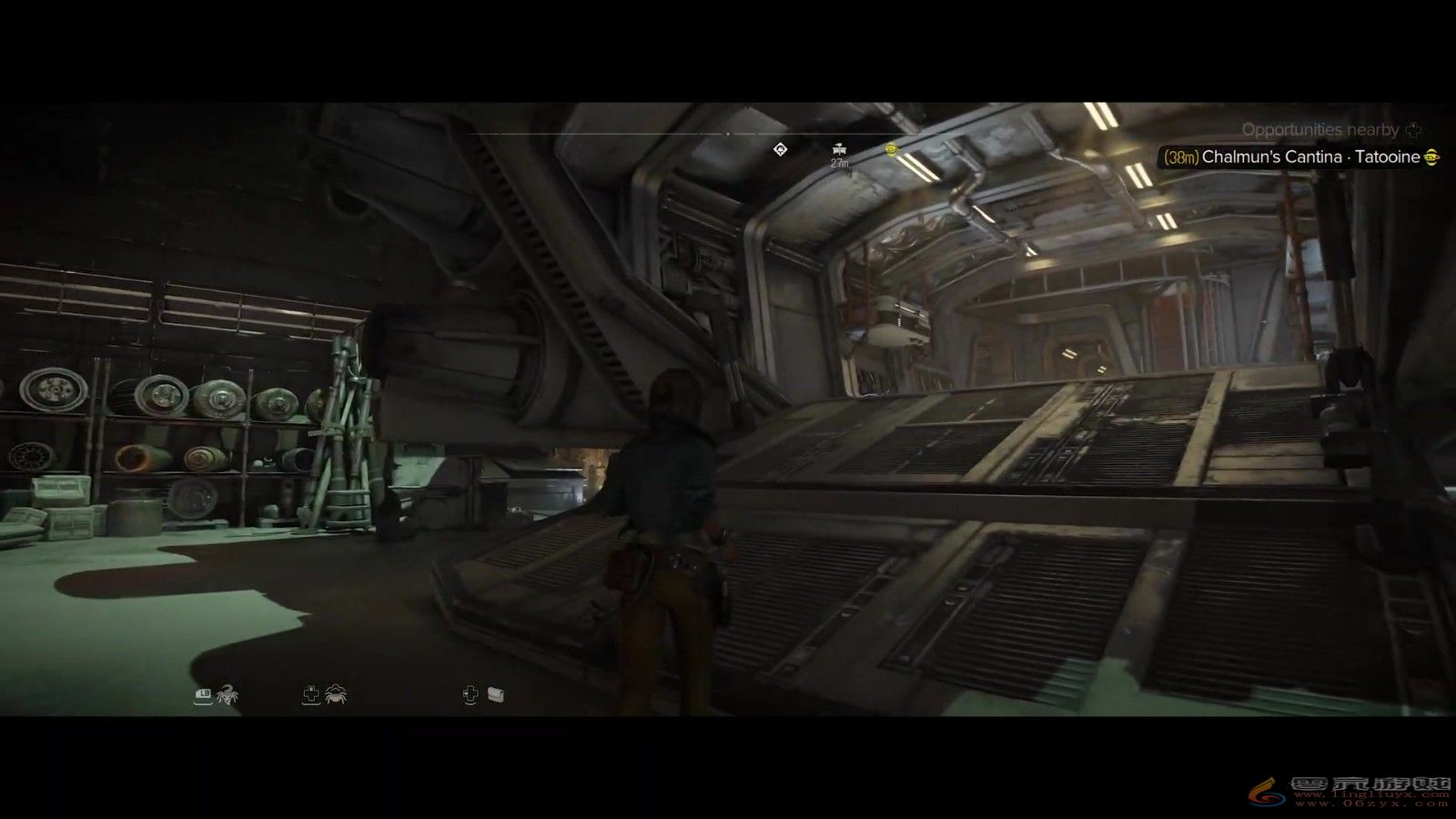This screenshot has height=819, width=1456.
Task: Click the Nix scorpion-shaped companion icon
Action: 227,696
